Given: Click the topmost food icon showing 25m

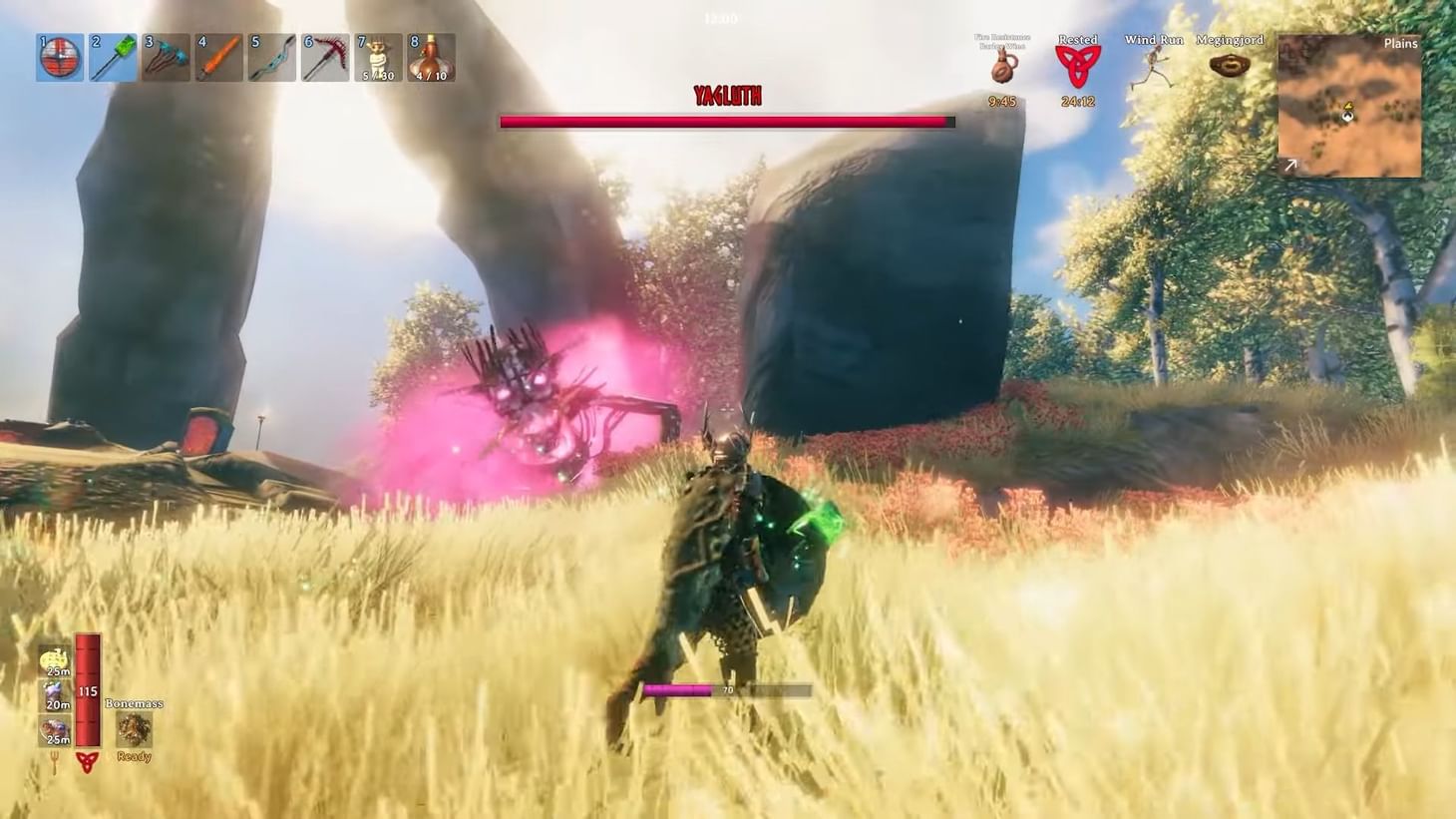Looking at the screenshot, I should point(56,660).
